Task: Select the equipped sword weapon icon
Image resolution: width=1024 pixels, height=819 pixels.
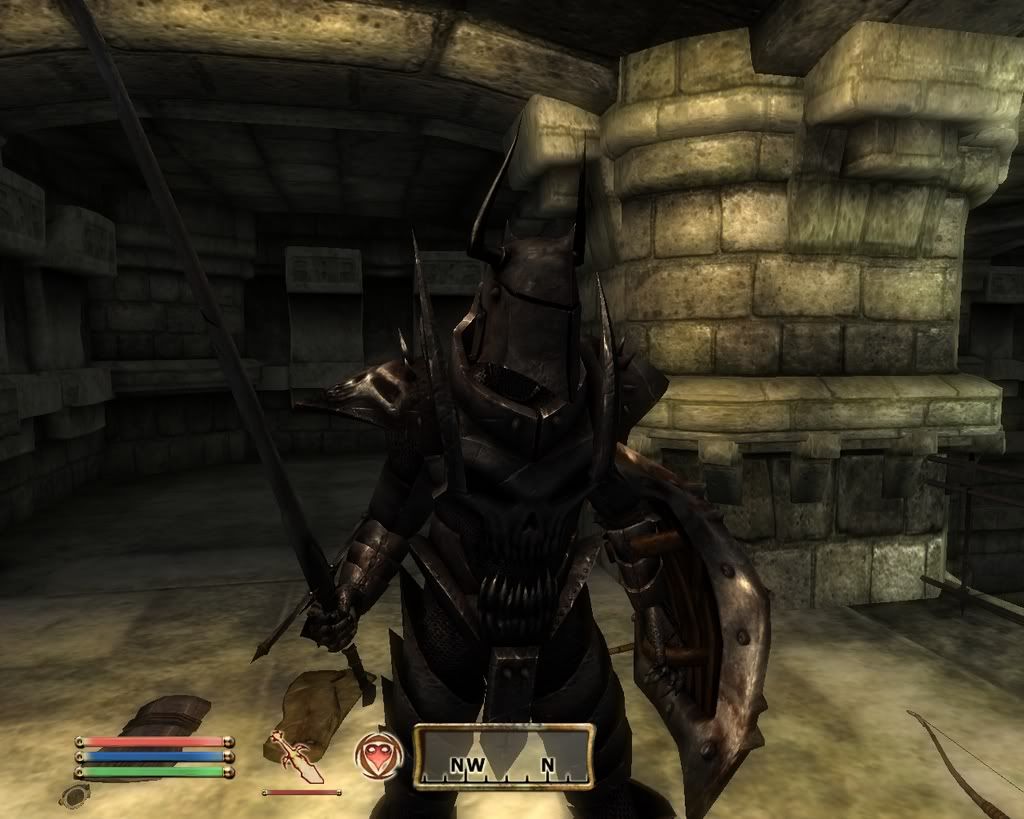Action: click(x=294, y=757)
